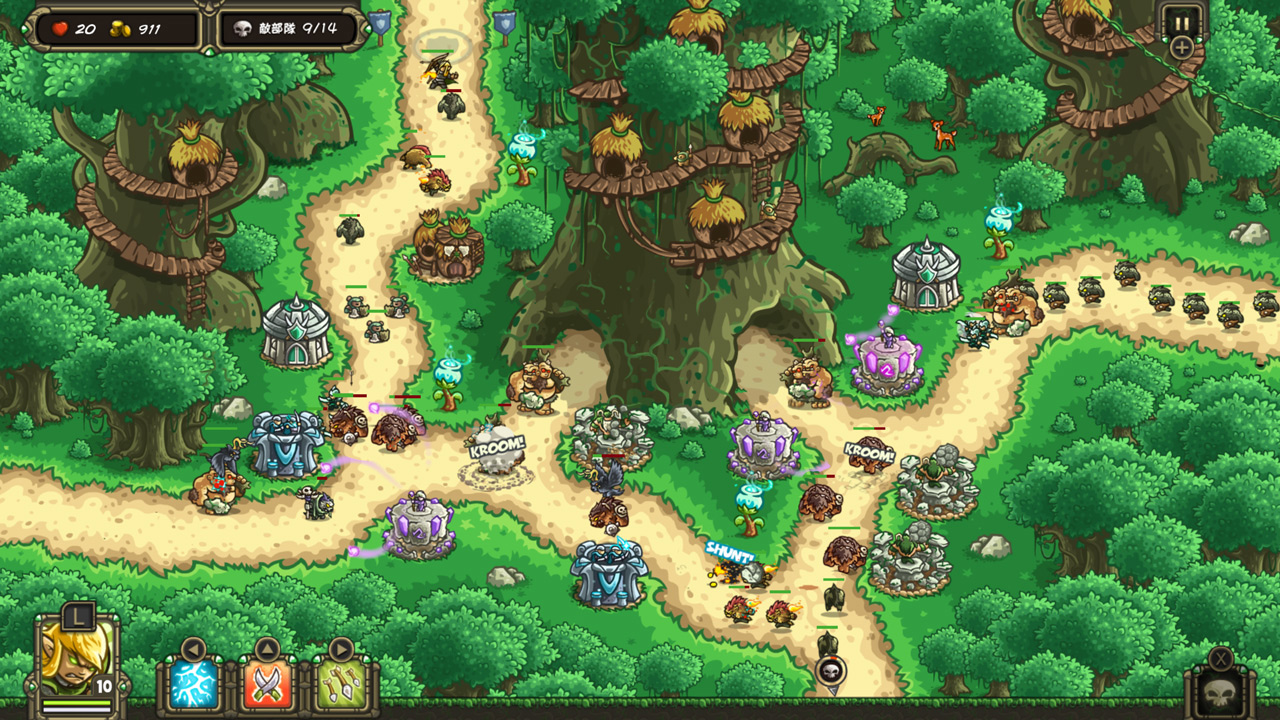The width and height of the screenshot is (1280, 720).
Task: Click the gold coin treasury icon
Action: [x=121, y=29]
